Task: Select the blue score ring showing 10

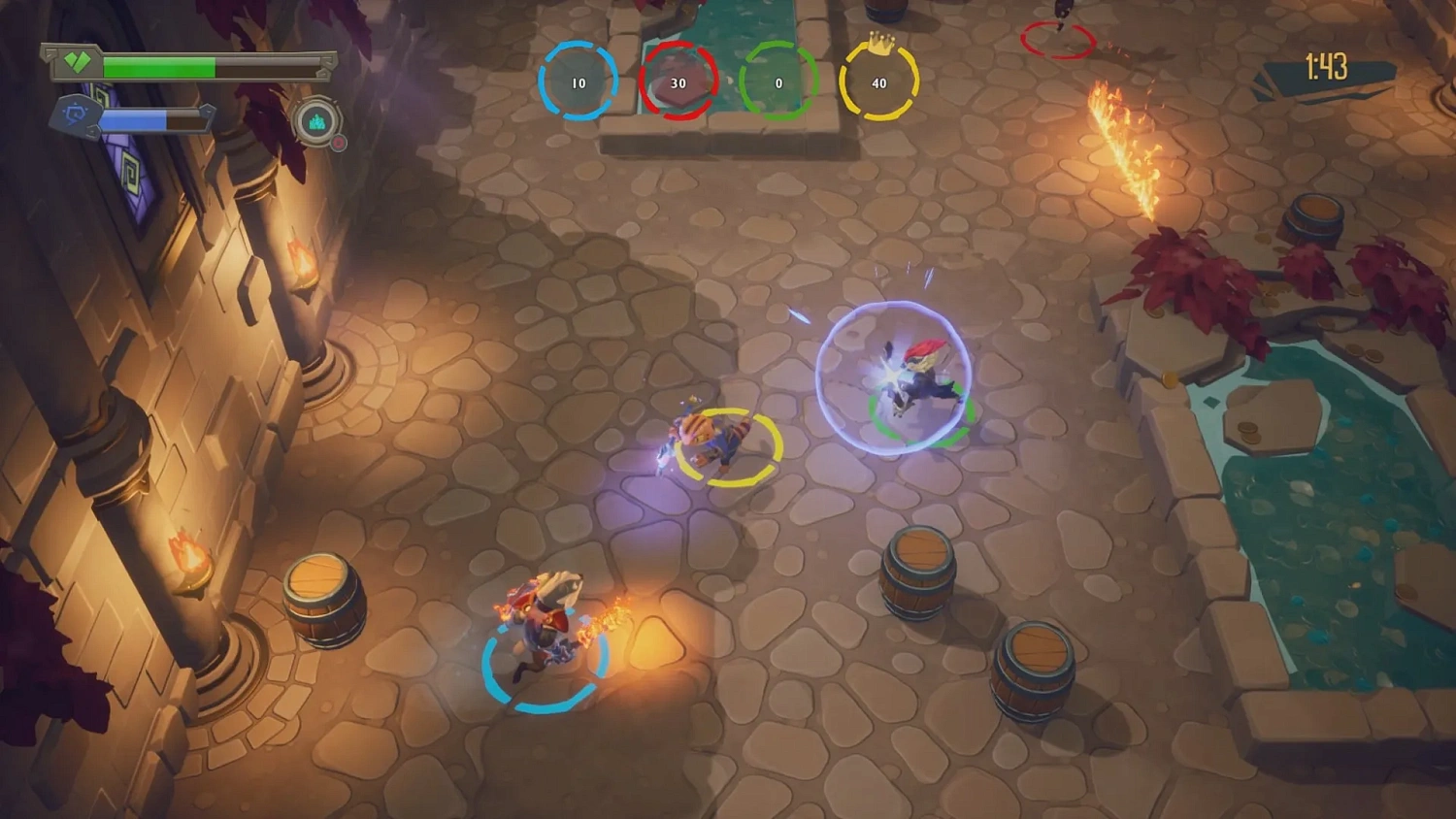Action: (579, 83)
